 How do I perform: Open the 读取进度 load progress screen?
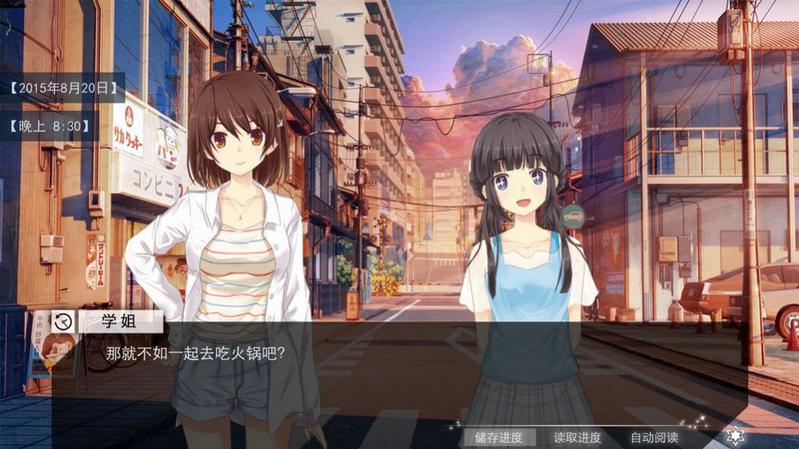point(577,437)
